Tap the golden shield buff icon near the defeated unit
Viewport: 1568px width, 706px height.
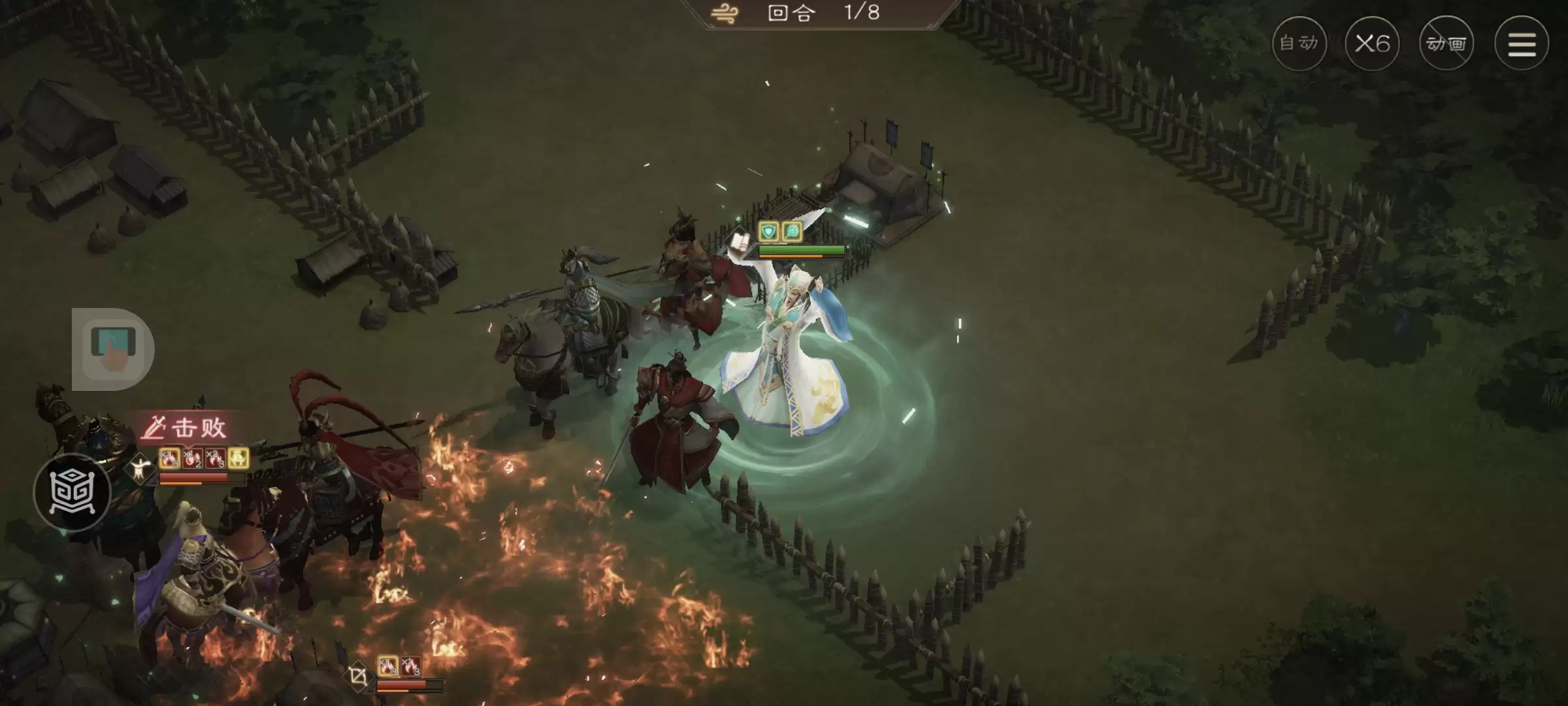click(x=238, y=459)
